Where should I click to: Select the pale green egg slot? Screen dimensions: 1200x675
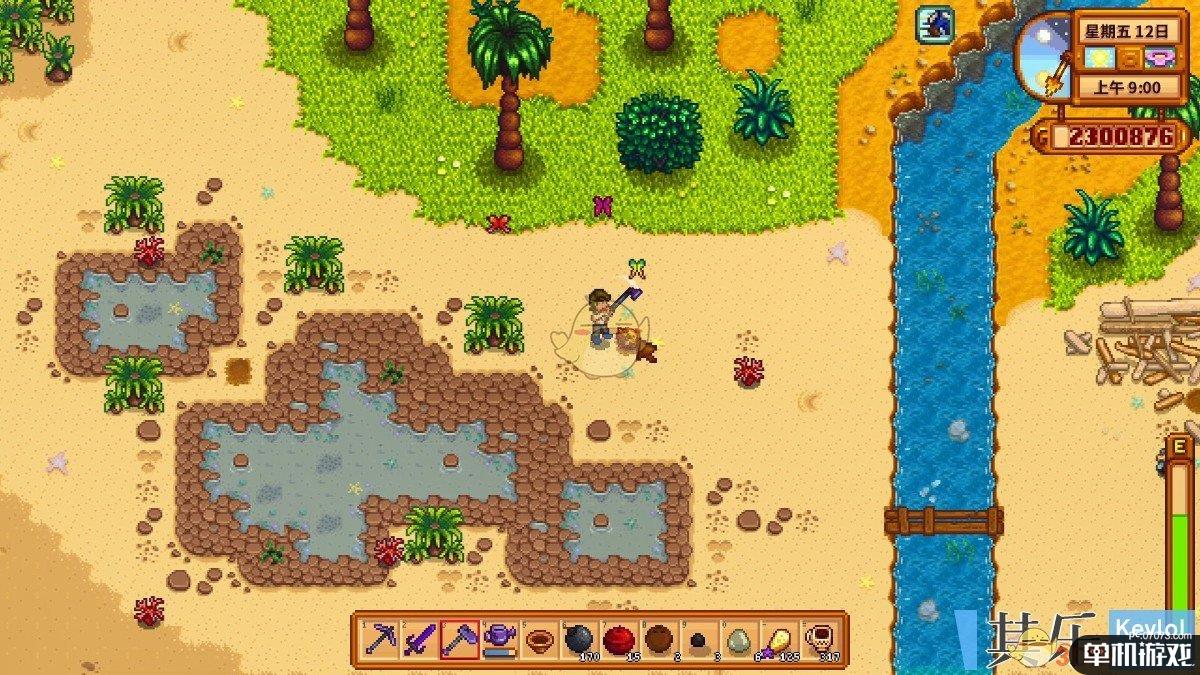(x=739, y=639)
